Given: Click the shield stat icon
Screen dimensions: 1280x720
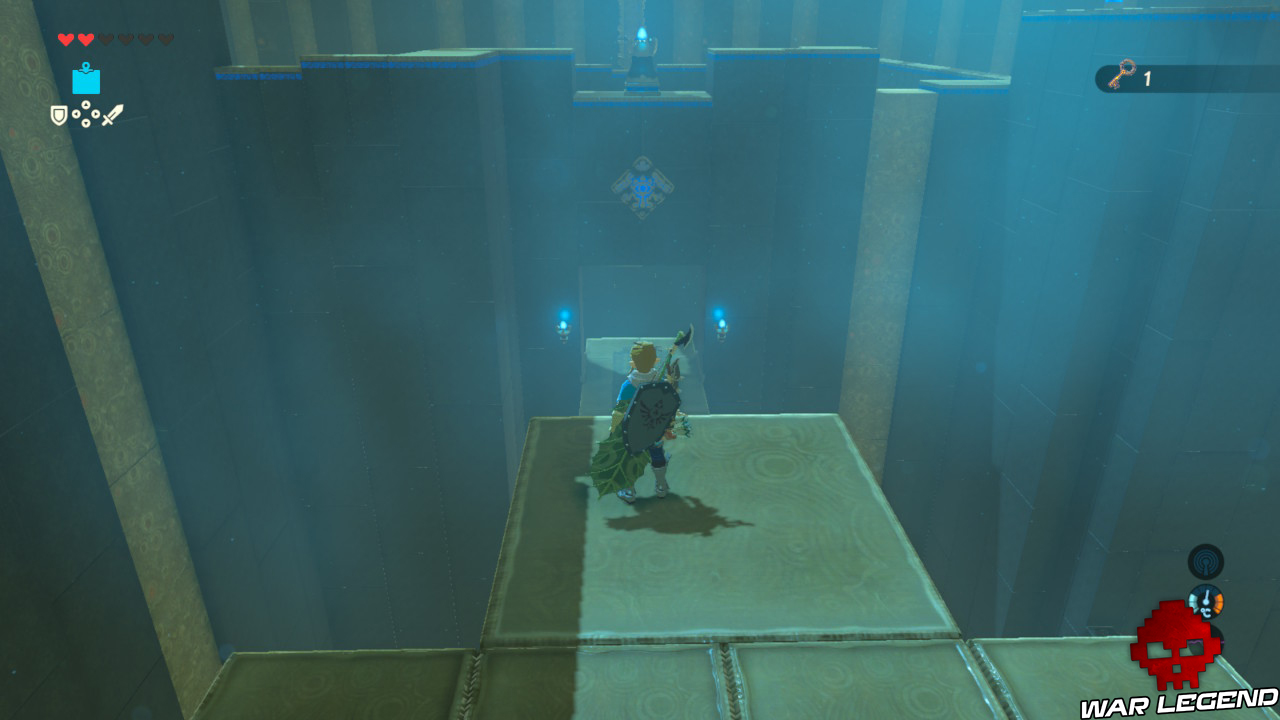Looking at the screenshot, I should click(x=58, y=113).
